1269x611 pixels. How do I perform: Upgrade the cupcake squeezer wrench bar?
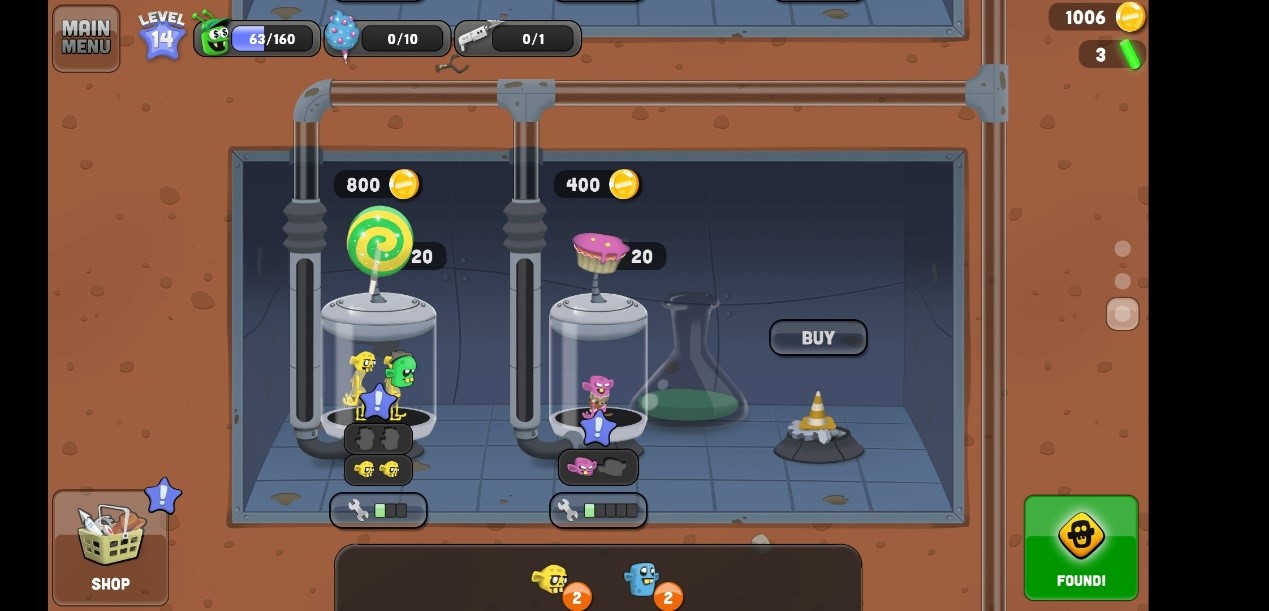coord(598,510)
